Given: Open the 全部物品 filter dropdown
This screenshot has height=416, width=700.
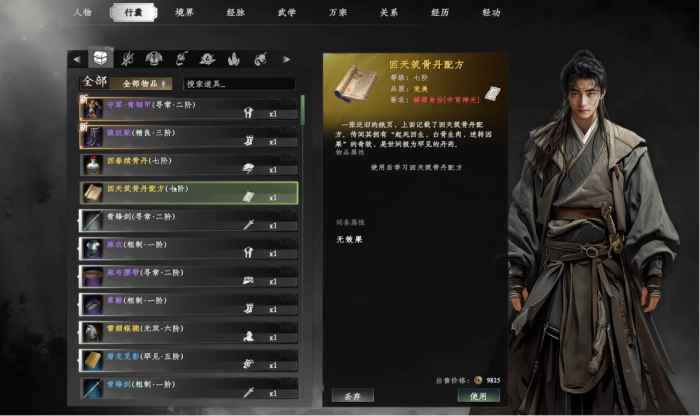Looking at the screenshot, I should (145, 84).
